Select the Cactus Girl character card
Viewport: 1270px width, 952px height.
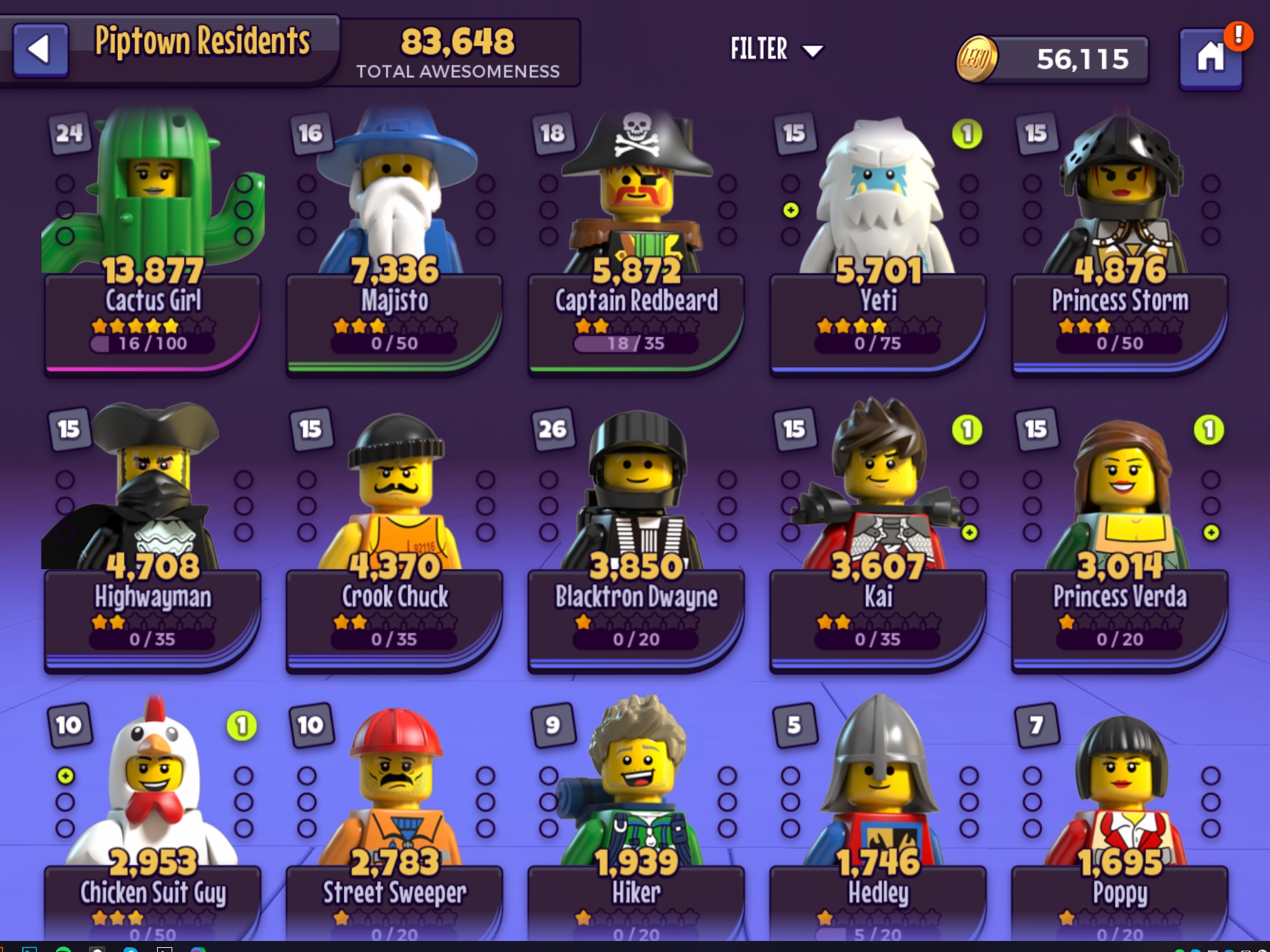(x=152, y=241)
